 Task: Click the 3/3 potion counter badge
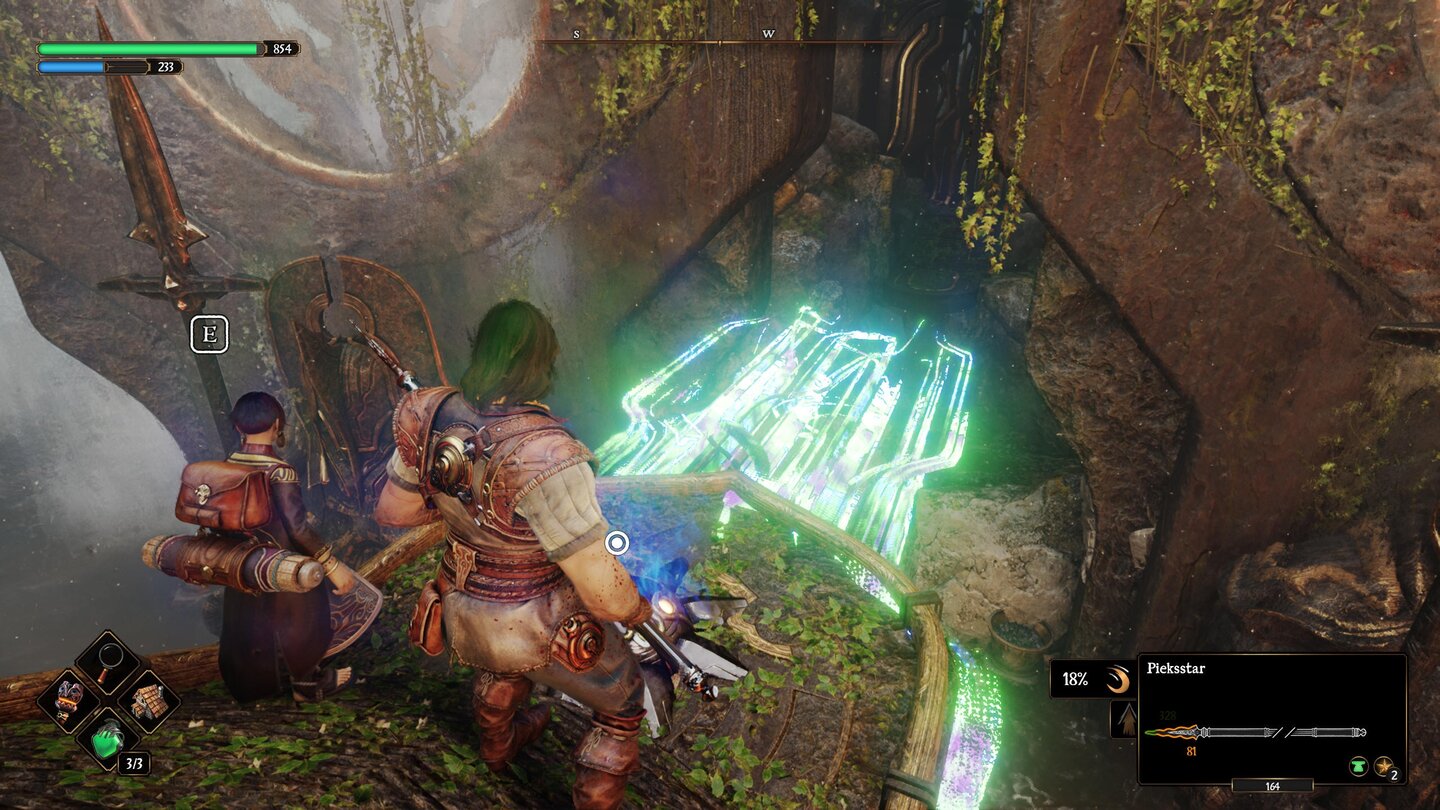pyautogui.click(x=134, y=762)
